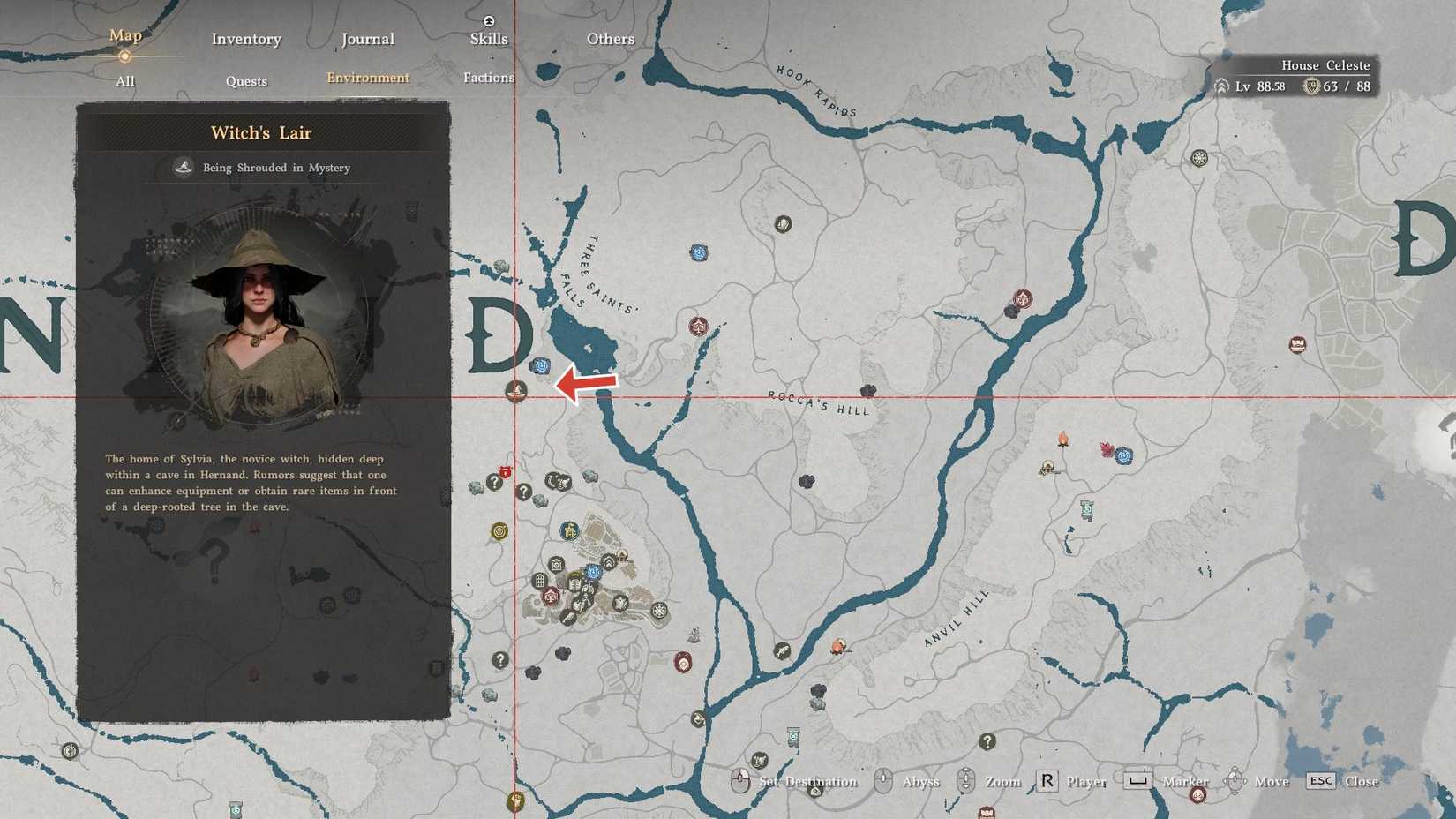Screen dimensions: 1456x819
Task: Click Sylvia's portrait in the Witch's Lair panel
Action: 260,300
